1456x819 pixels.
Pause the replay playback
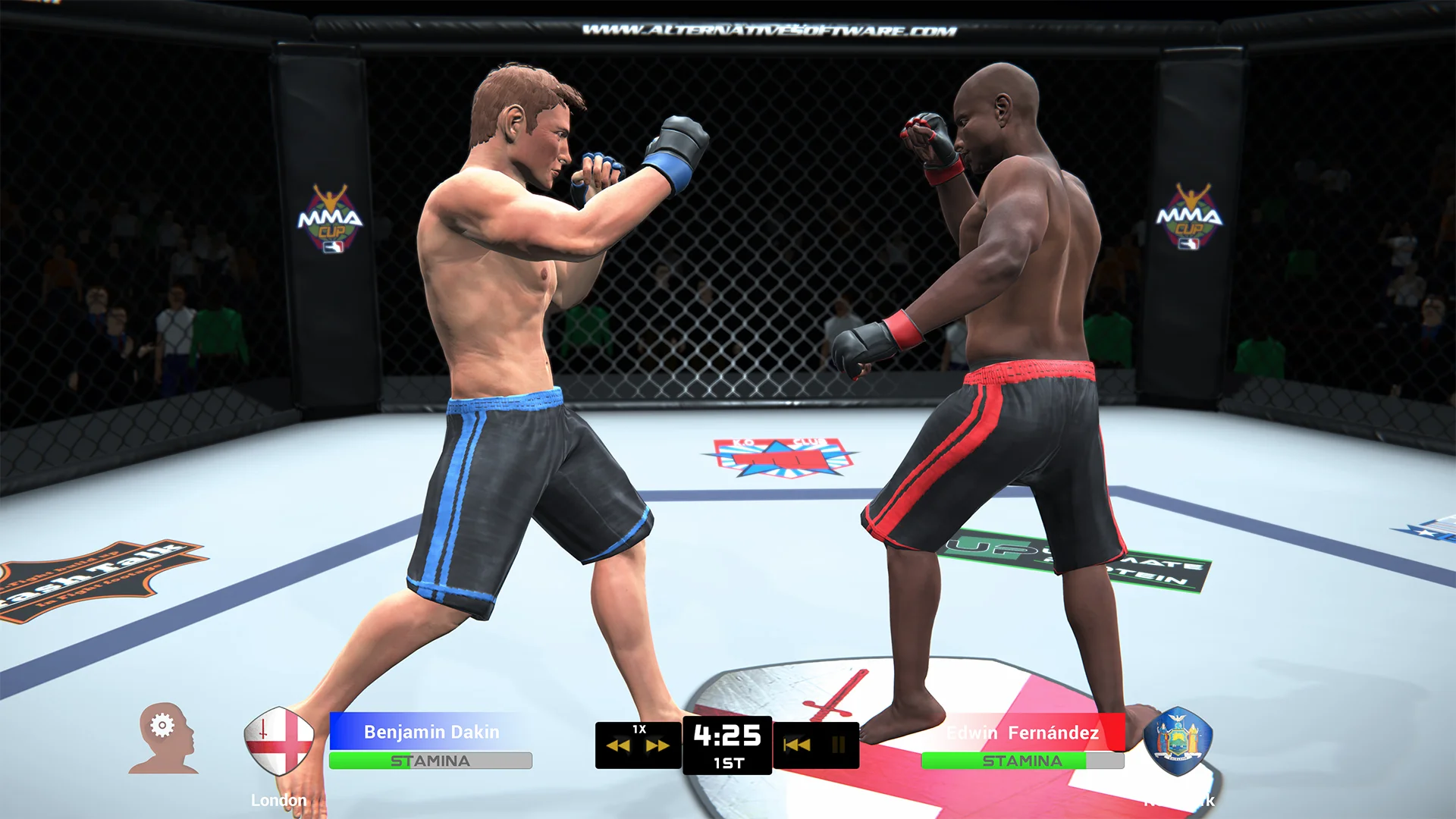tap(837, 744)
